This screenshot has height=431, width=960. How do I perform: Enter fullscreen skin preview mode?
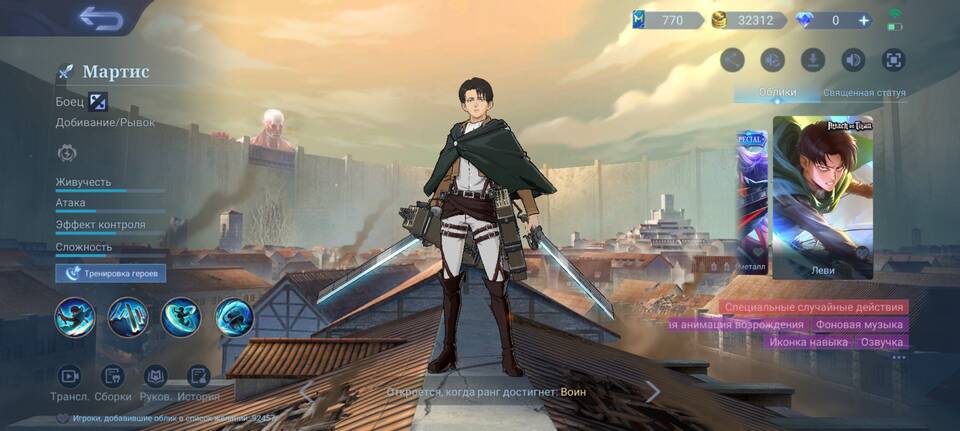(893, 60)
